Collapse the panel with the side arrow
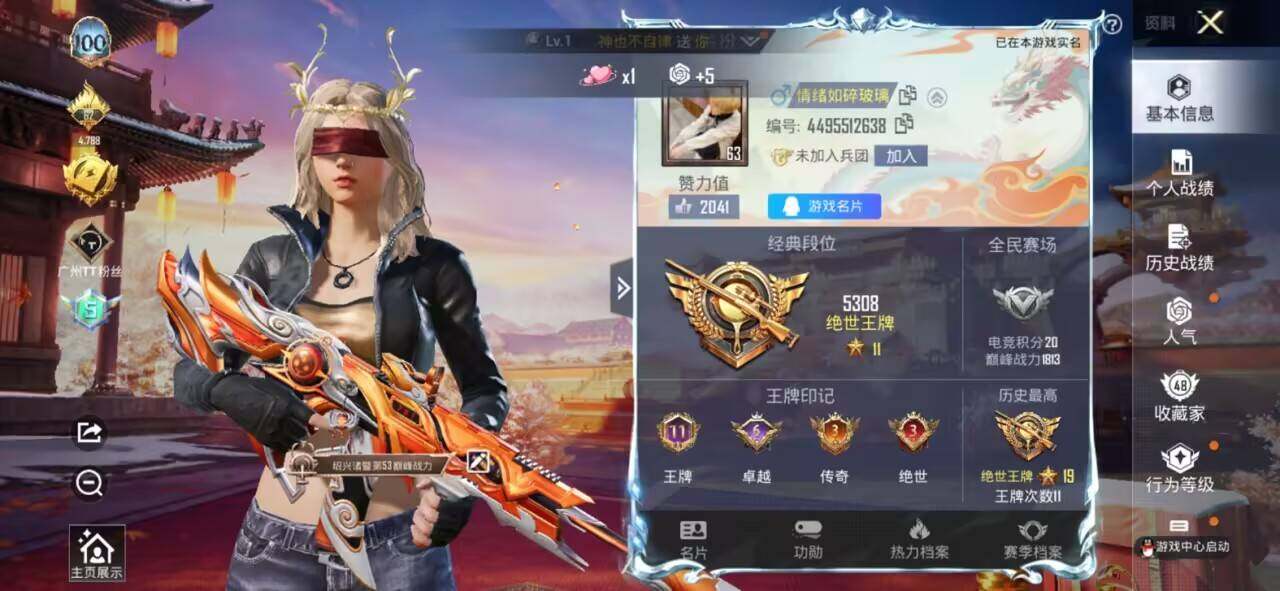 [x=622, y=288]
